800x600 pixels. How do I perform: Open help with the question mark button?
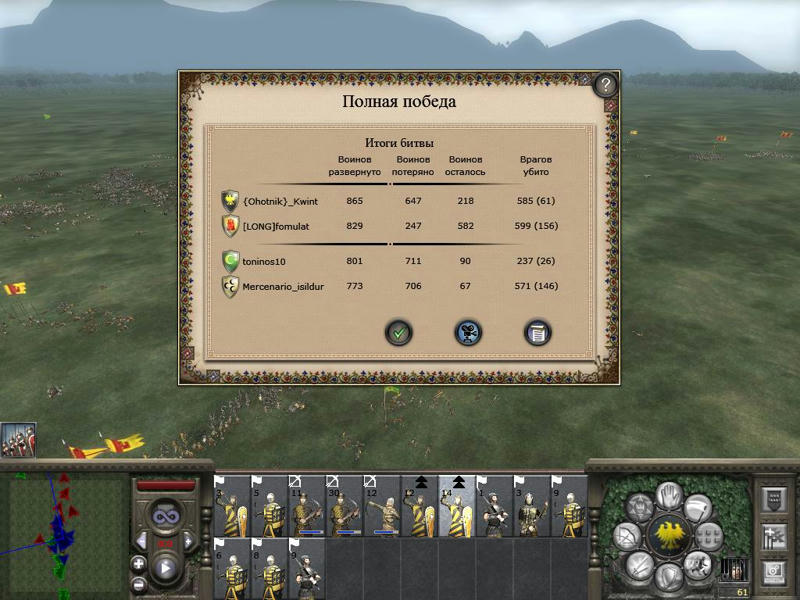click(606, 85)
